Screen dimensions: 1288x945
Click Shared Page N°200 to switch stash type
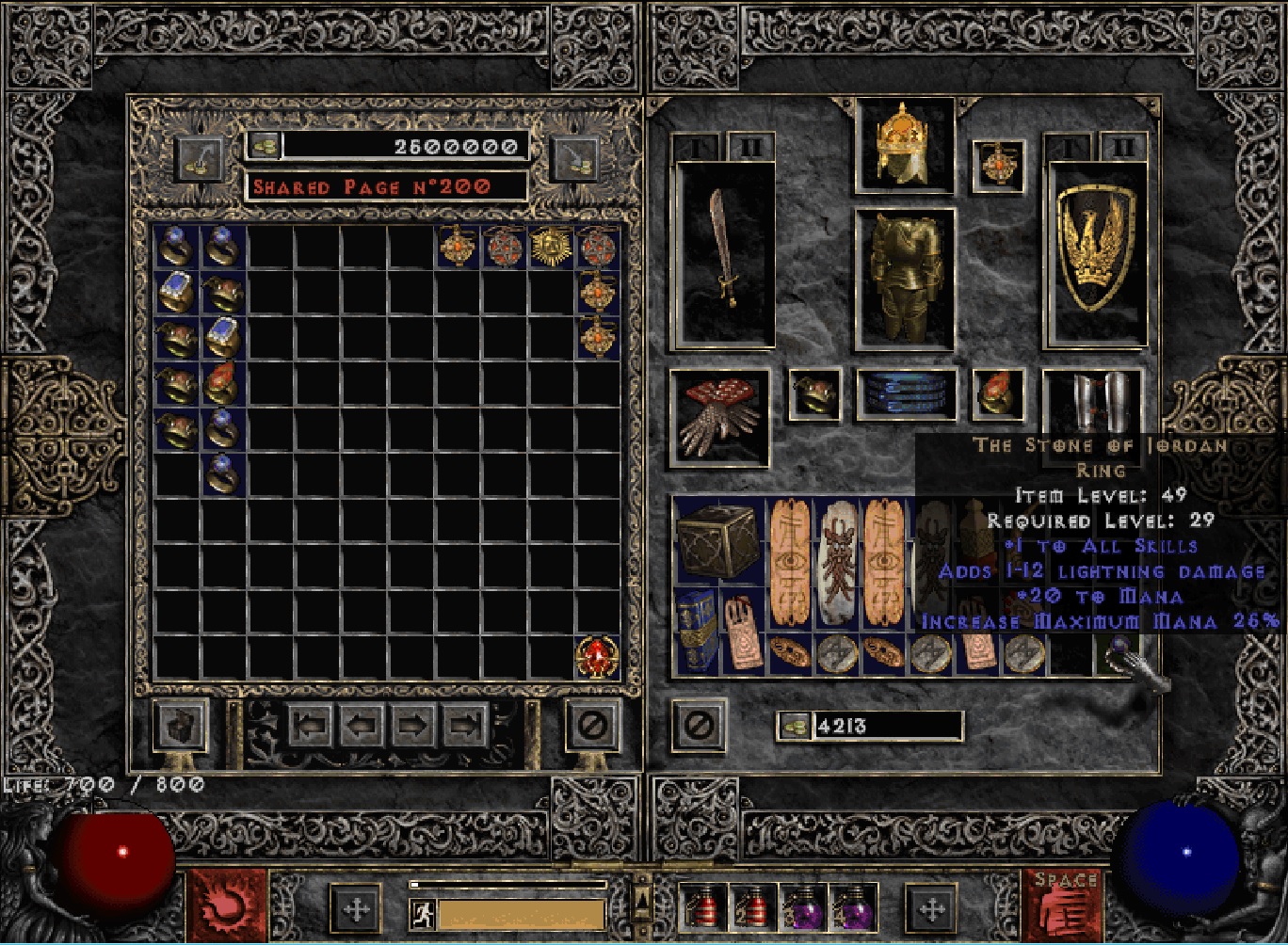click(x=389, y=185)
